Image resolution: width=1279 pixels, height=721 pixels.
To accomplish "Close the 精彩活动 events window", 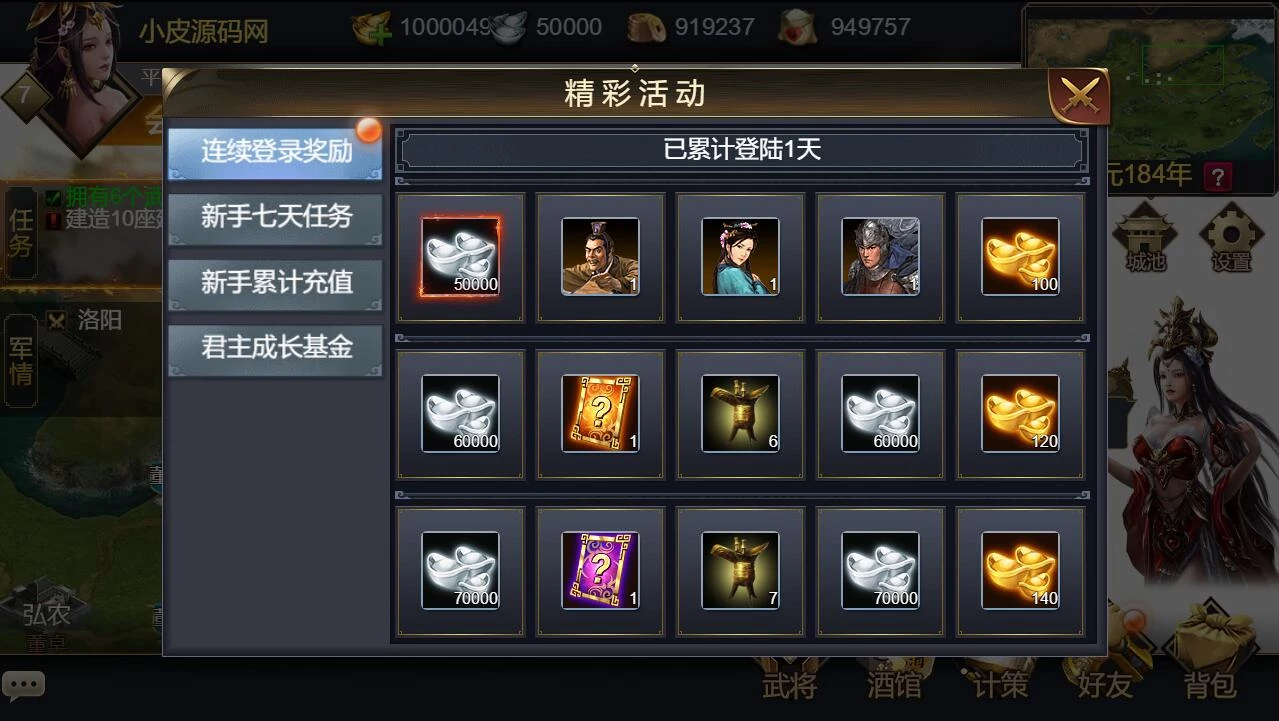I will (x=1078, y=96).
